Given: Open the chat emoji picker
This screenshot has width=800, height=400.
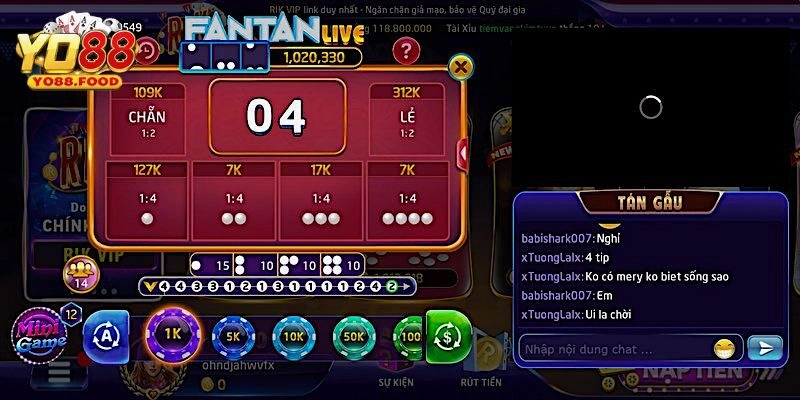Looking at the screenshot, I should point(723,349).
